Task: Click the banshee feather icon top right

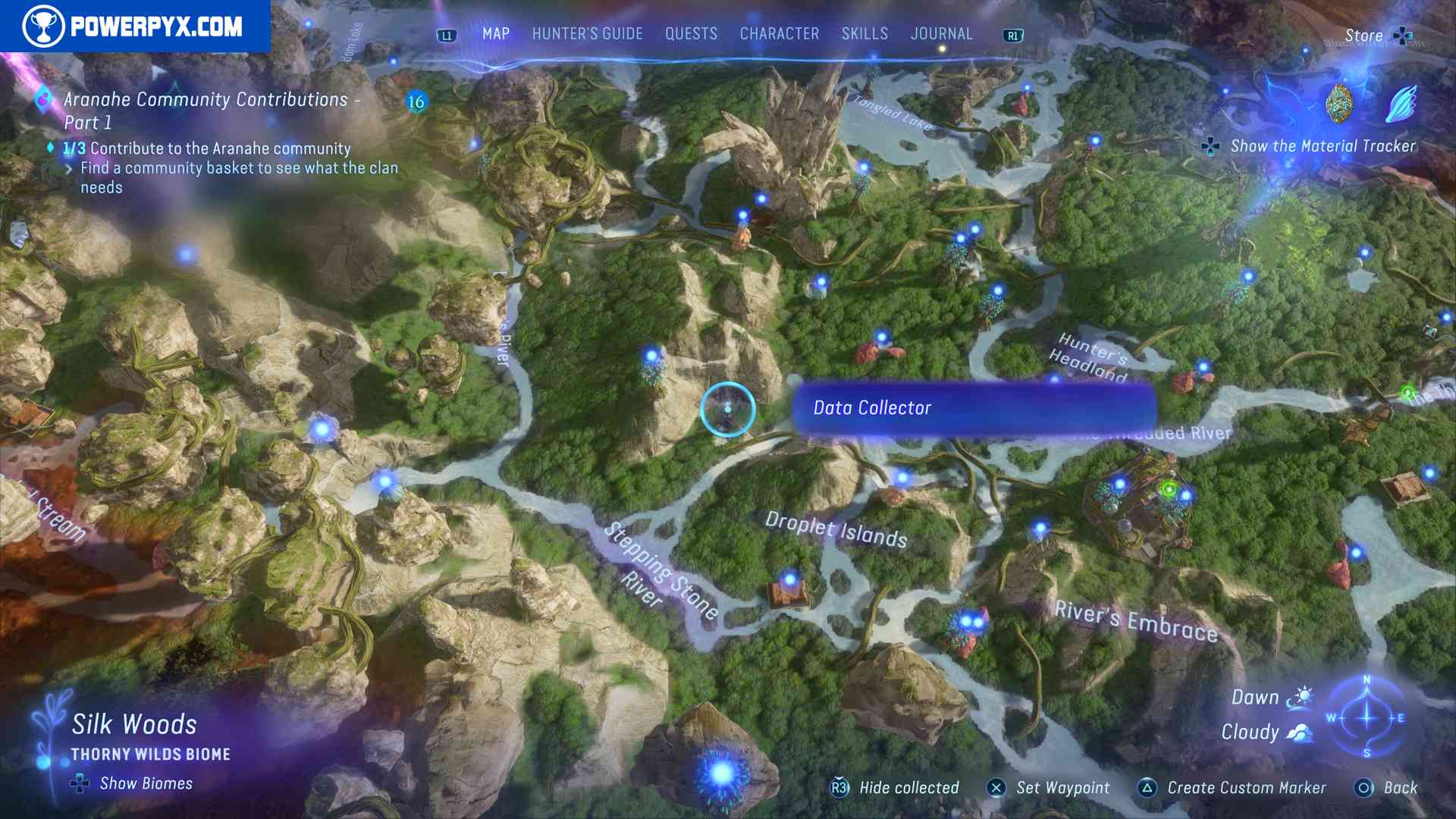Action: [x=1404, y=101]
